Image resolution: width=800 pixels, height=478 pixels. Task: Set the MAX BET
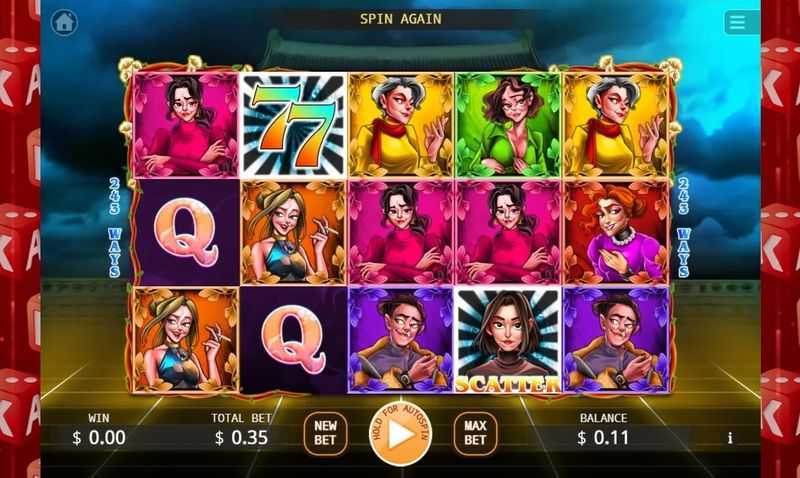(475, 433)
